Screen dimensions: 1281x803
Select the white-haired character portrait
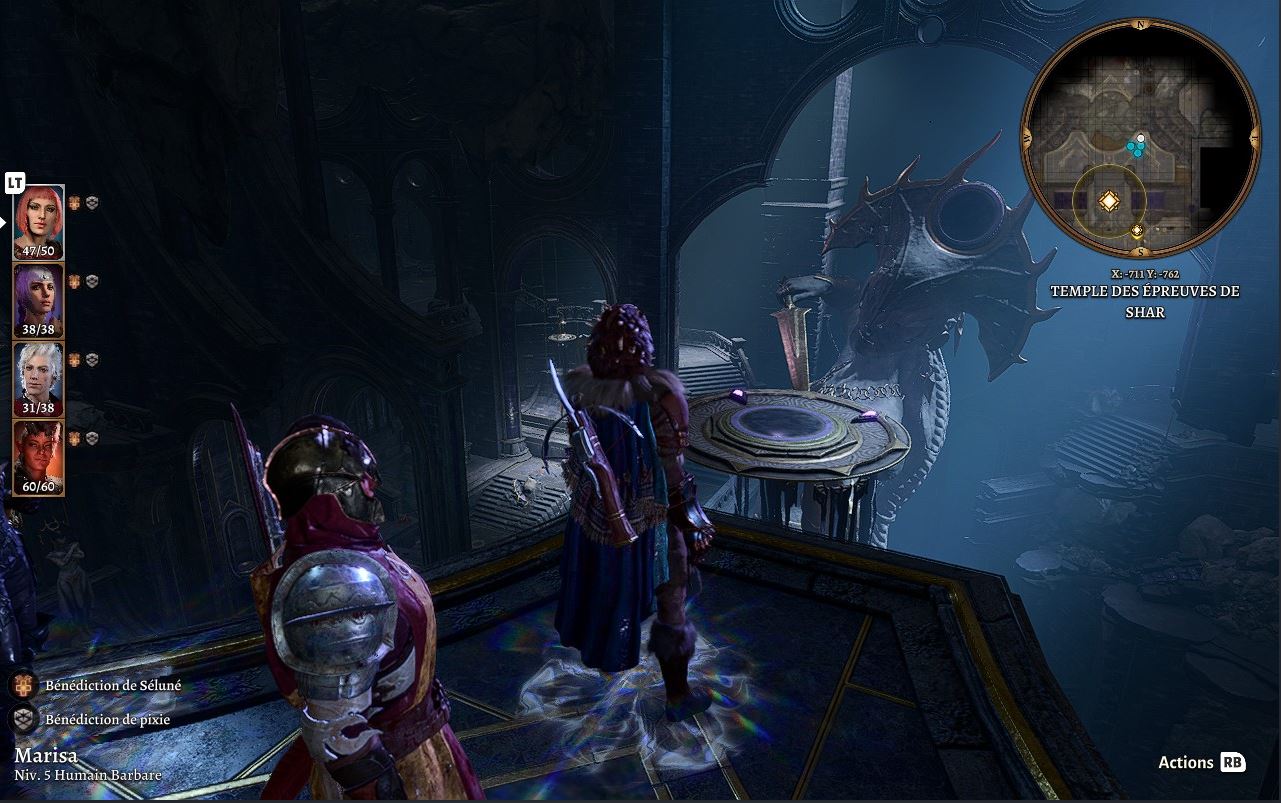pos(39,378)
